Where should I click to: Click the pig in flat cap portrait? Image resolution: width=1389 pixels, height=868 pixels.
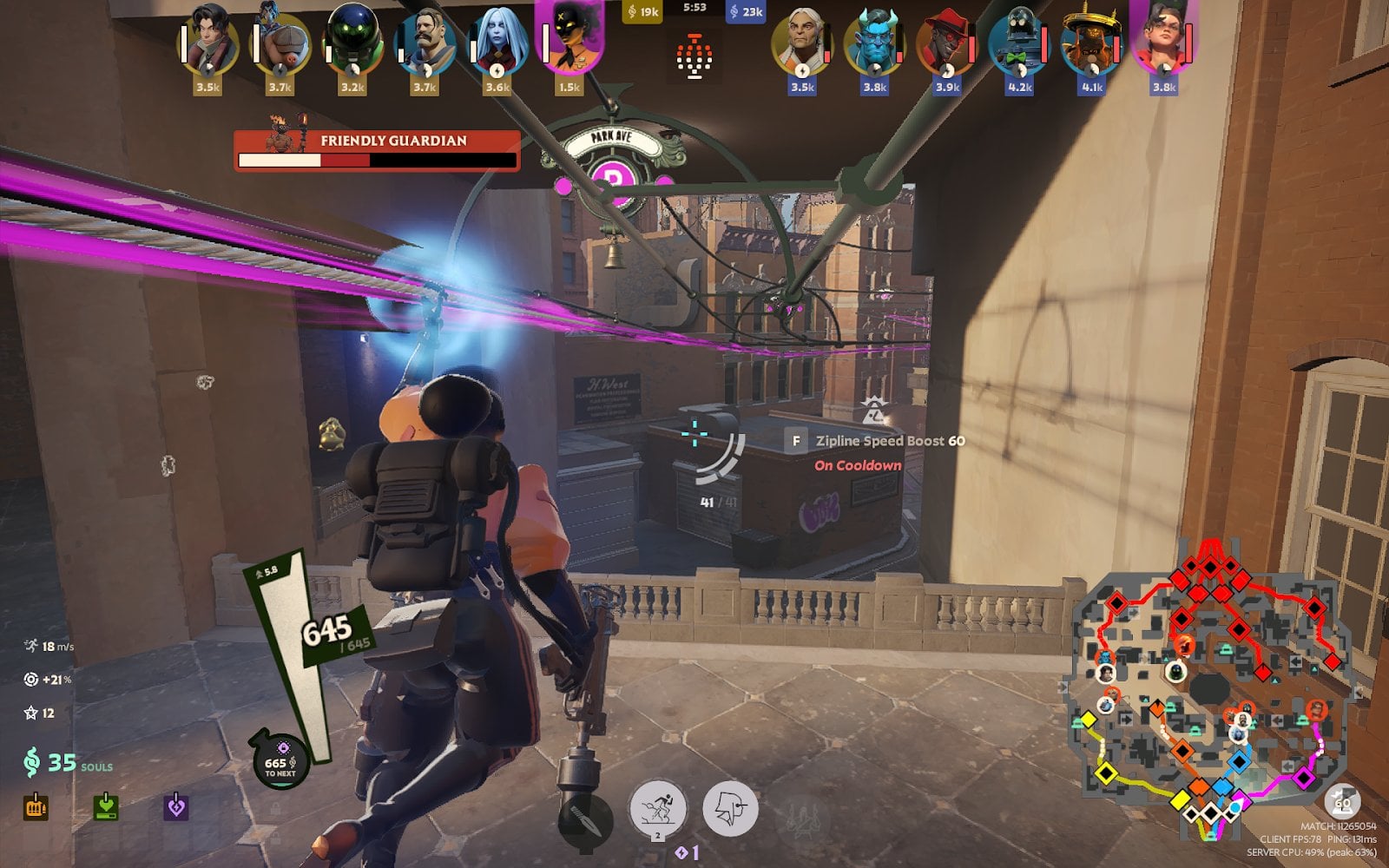pos(280,43)
